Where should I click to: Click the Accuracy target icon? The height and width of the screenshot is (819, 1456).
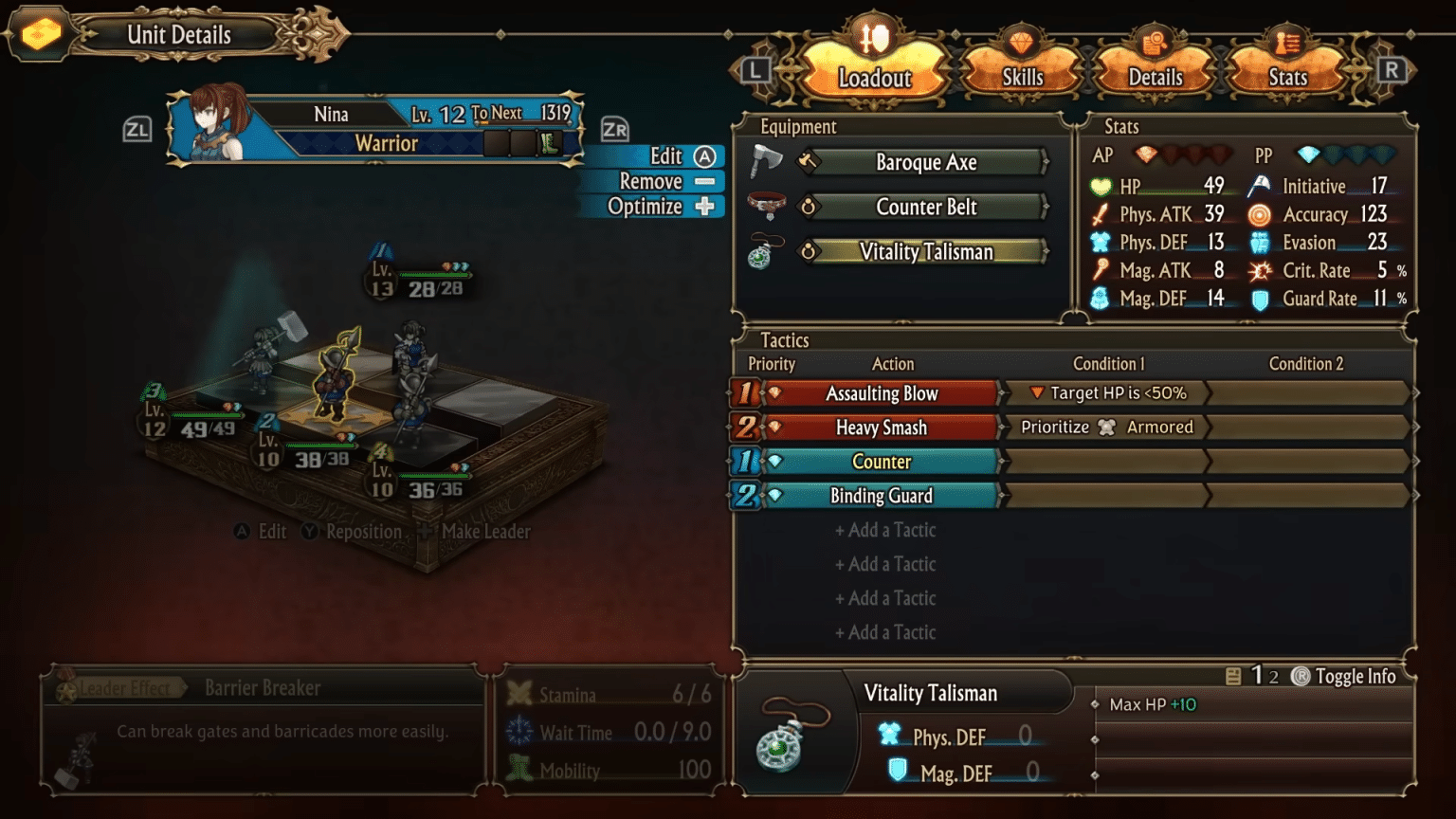click(x=1262, y=214)
